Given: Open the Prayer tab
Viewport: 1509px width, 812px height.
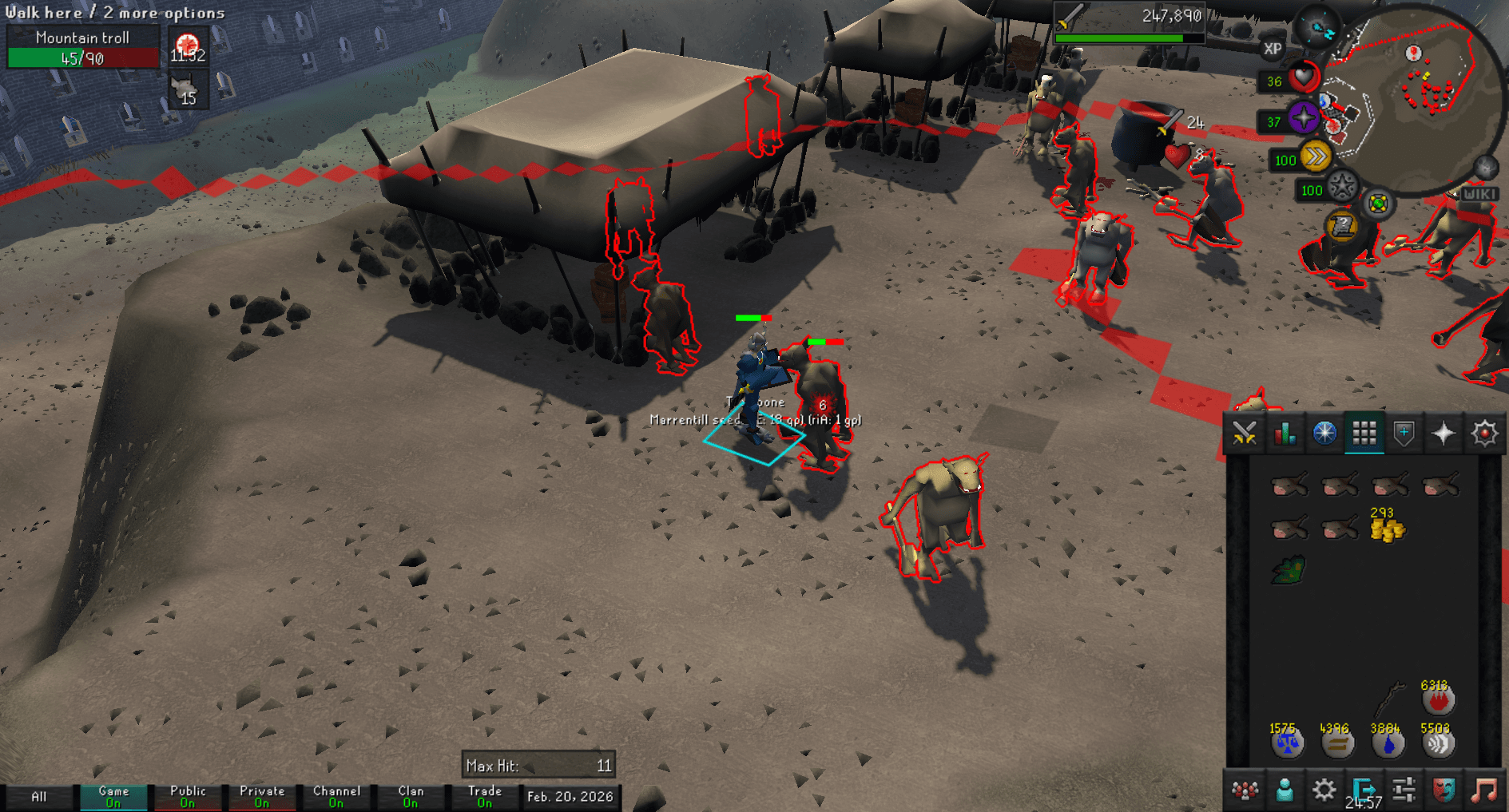Looking at the screenshot, I should pyautogui.click(x=1443, y=432).
